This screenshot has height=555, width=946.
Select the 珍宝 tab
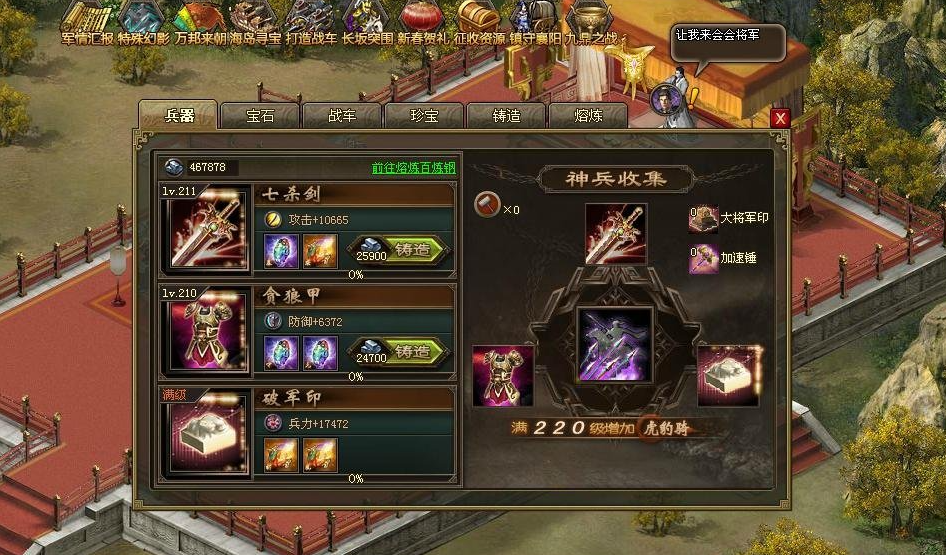click(x=424, y=115)
